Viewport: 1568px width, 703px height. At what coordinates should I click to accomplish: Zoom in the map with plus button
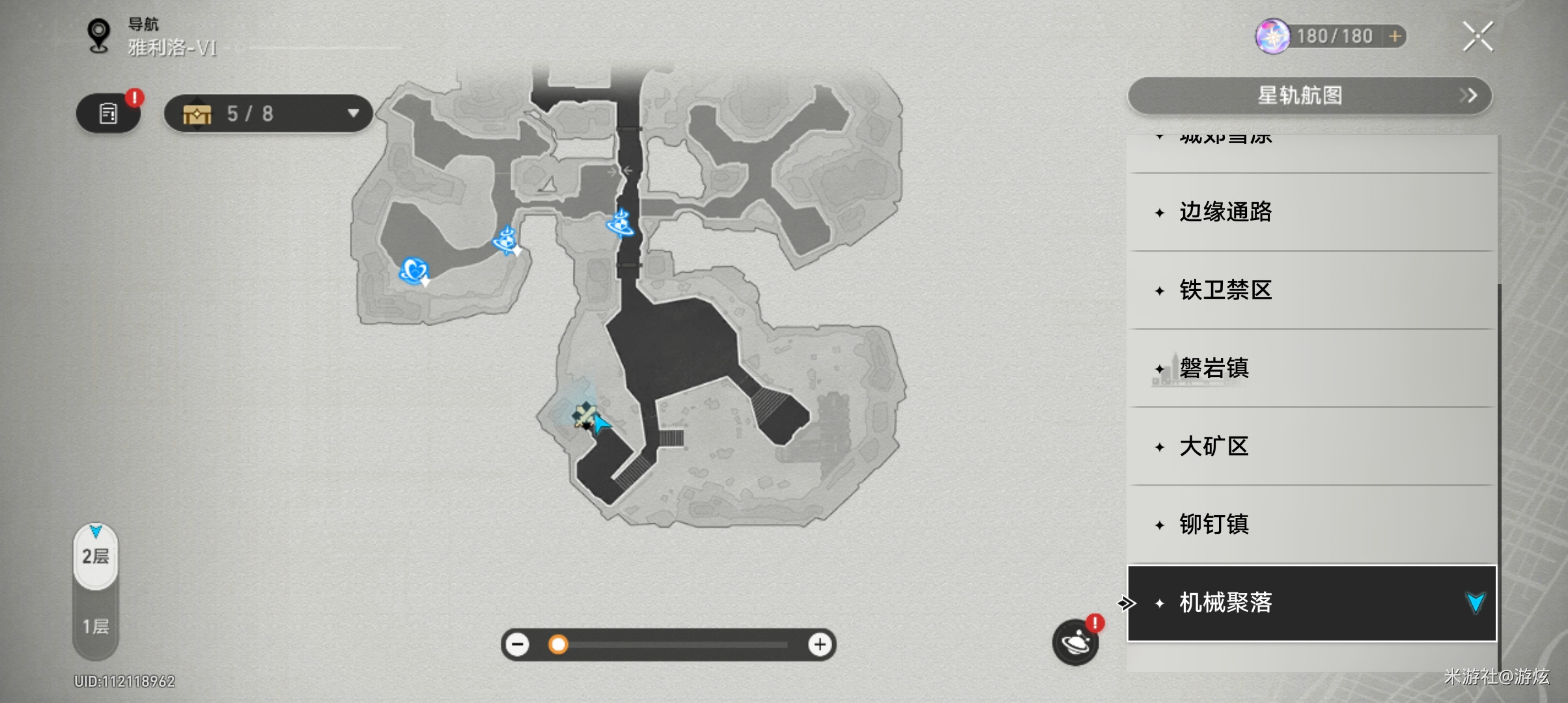820,644
